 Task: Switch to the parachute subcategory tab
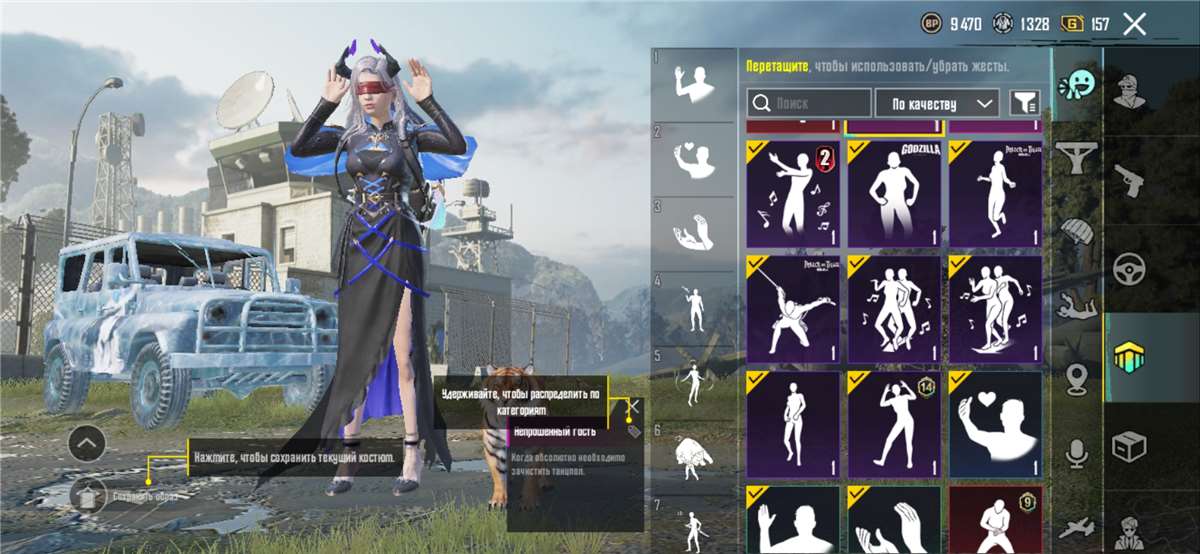point(1077,231)
